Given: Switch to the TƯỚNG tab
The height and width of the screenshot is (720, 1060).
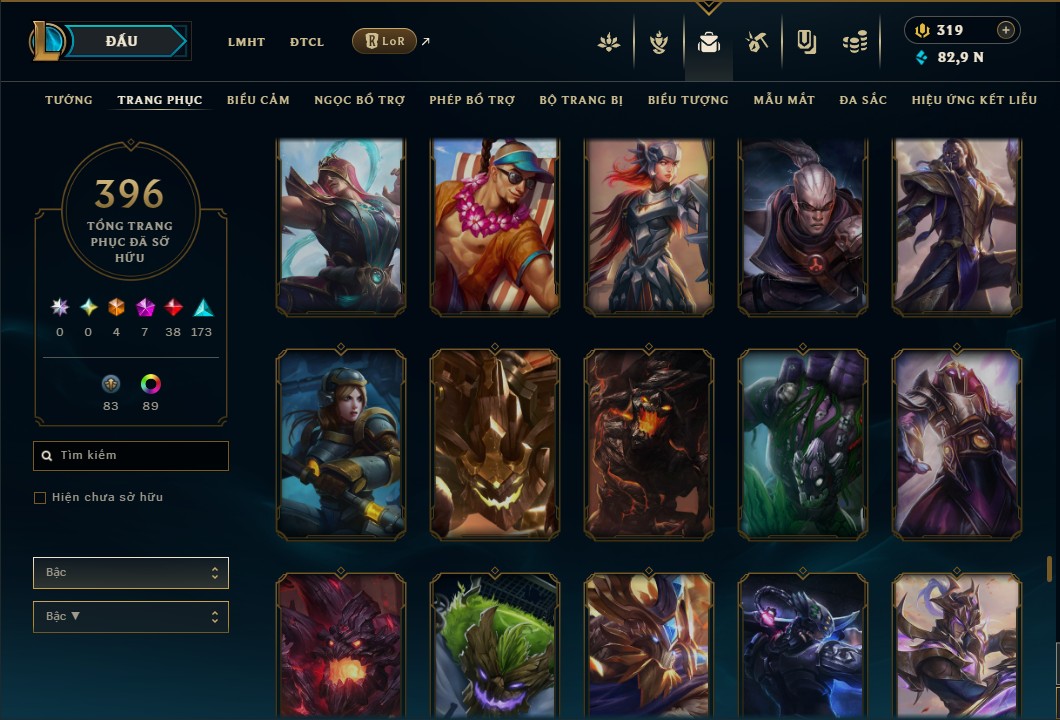Looking at the screenshot, I should pos(69,100).
